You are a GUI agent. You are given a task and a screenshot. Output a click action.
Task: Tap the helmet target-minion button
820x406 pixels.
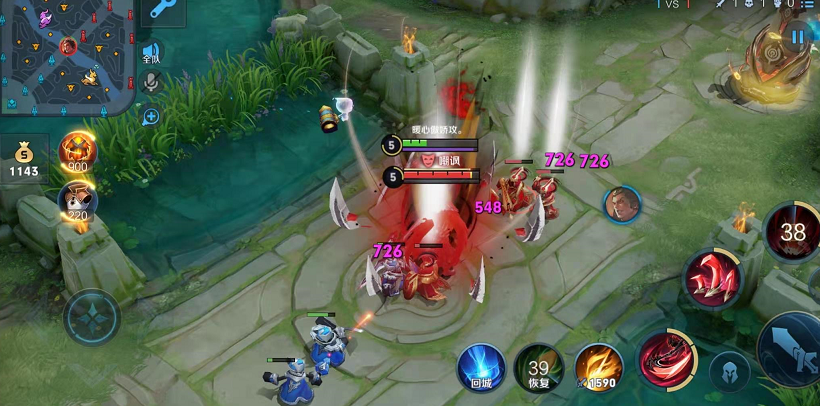pyautogui.click(x=729, y=371)
